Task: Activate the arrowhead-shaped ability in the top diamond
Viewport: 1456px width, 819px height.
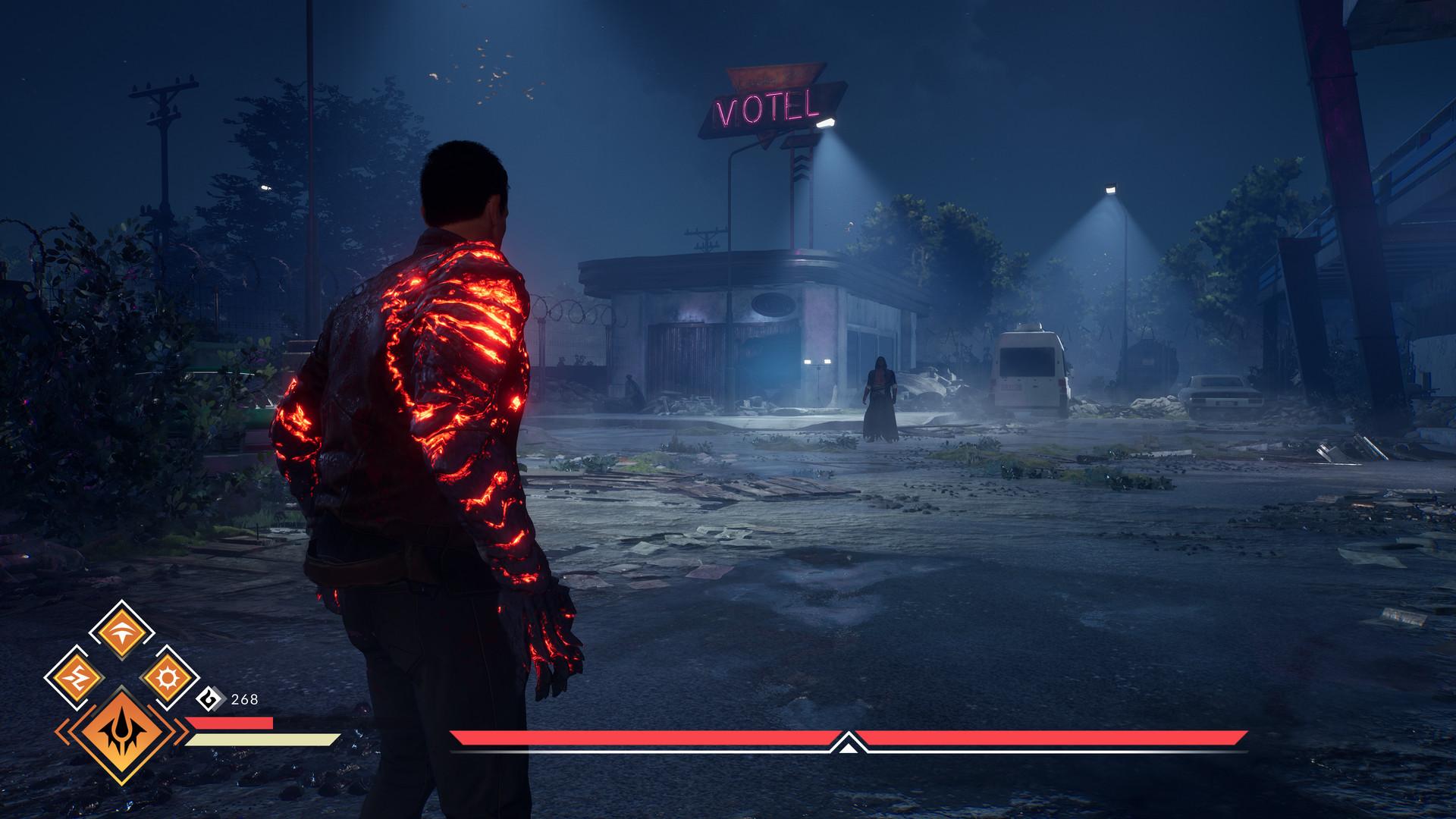Action: coord(122,630)
